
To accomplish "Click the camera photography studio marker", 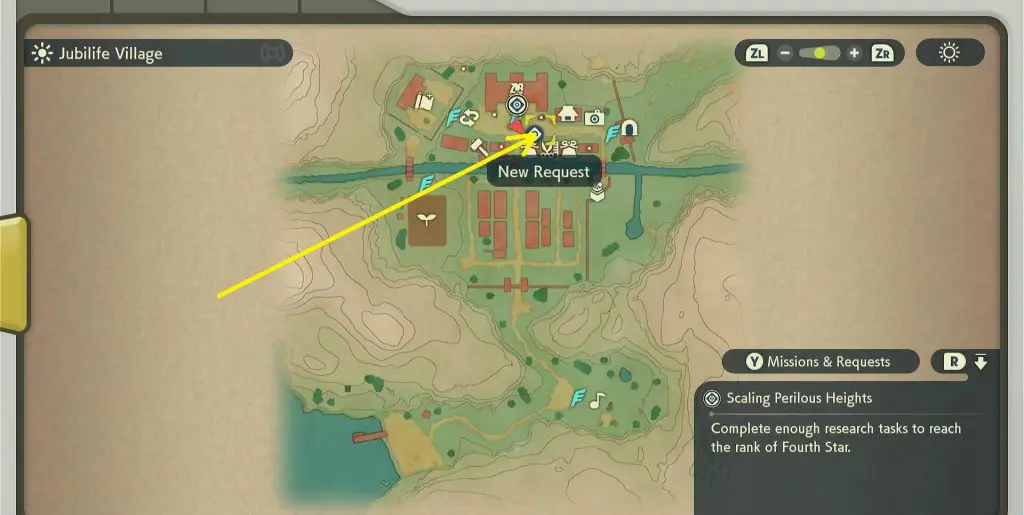I will (594, 117).
